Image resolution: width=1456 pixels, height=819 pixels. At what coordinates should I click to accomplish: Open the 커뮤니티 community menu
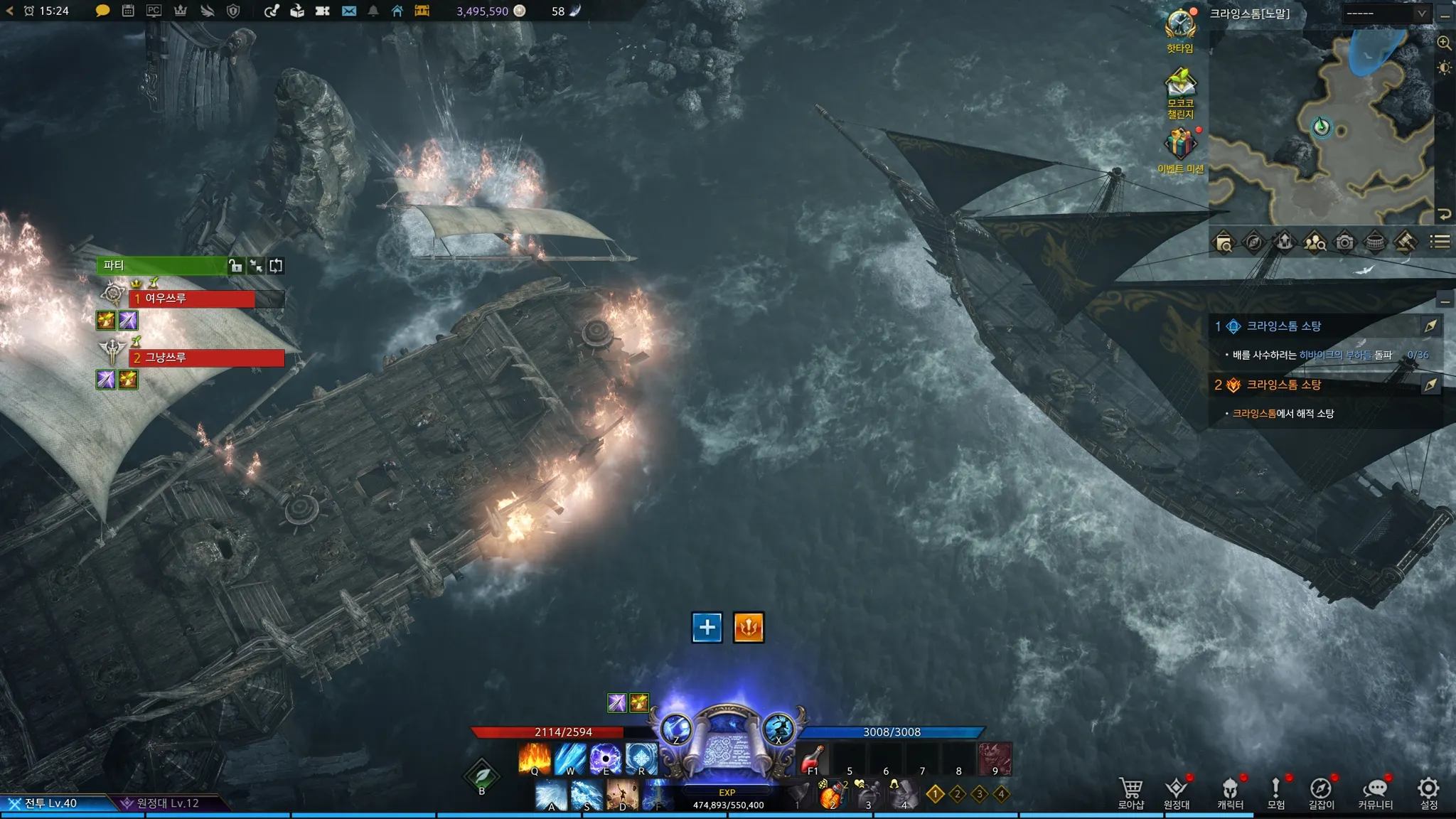point(1376,792)
